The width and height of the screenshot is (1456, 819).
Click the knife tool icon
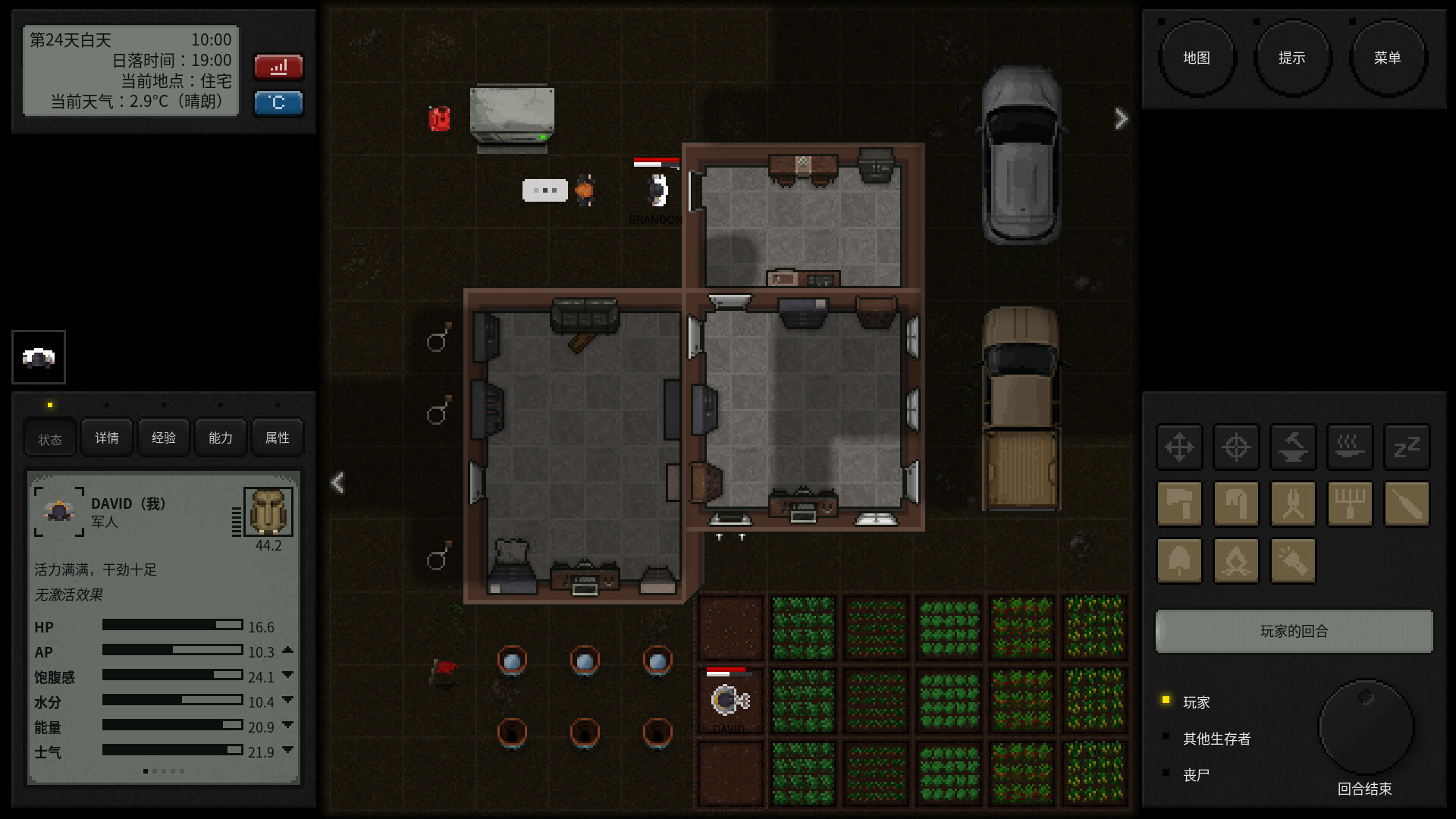click(x=1407, y=504)
